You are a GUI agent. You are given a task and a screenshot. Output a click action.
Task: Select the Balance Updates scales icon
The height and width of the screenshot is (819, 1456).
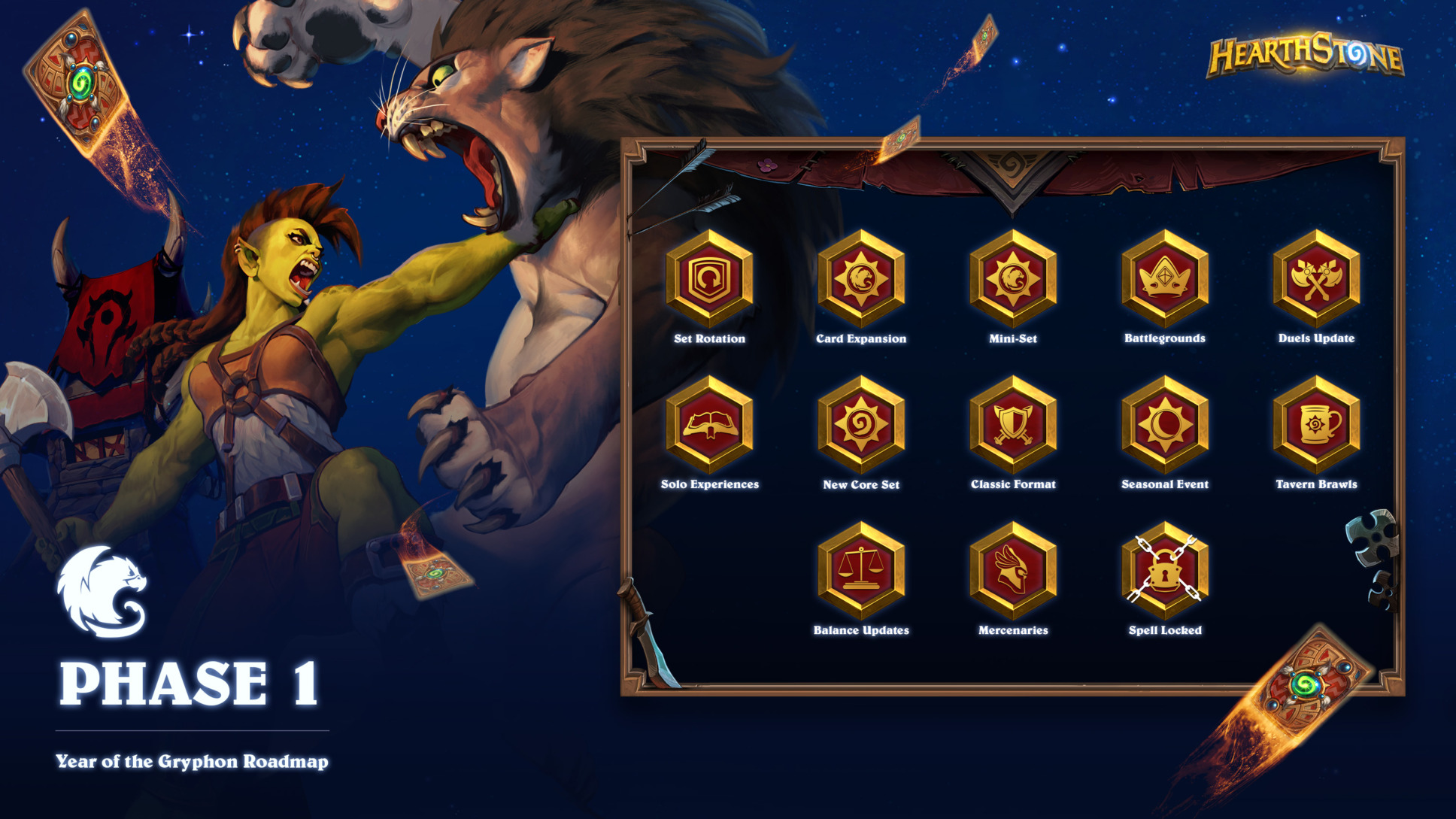point(861,571)
